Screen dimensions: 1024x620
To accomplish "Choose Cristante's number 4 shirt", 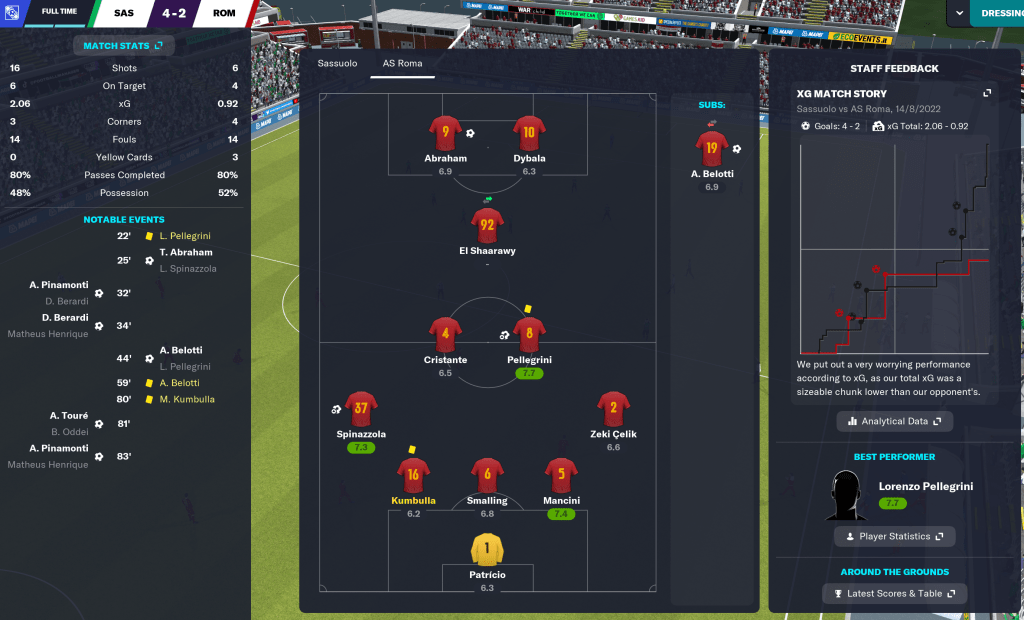I will pos(445,334).
